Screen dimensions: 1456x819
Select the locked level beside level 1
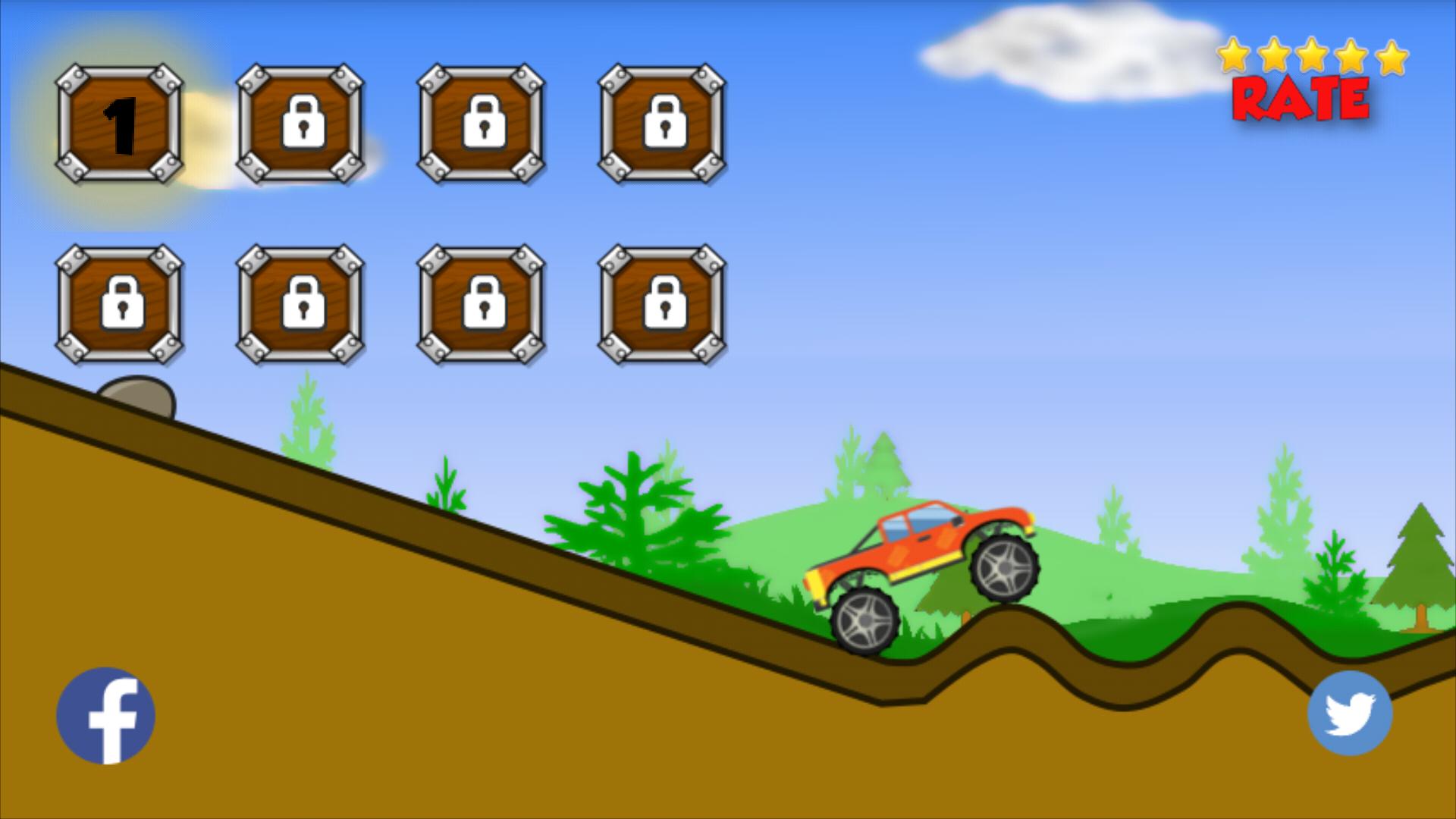coord(300,124)
